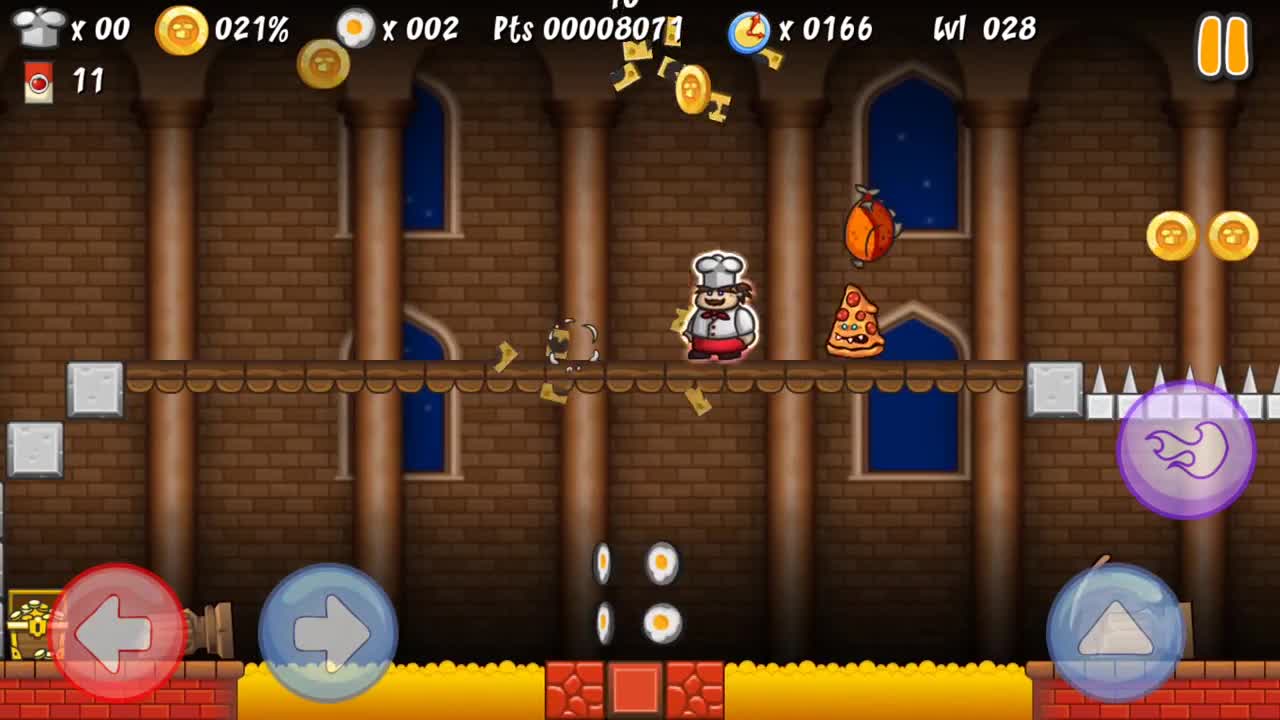This screenshot has width=1280, height=720.
Task: Tap the coin percentage icon in the HUD
Action: click(180, 28)
